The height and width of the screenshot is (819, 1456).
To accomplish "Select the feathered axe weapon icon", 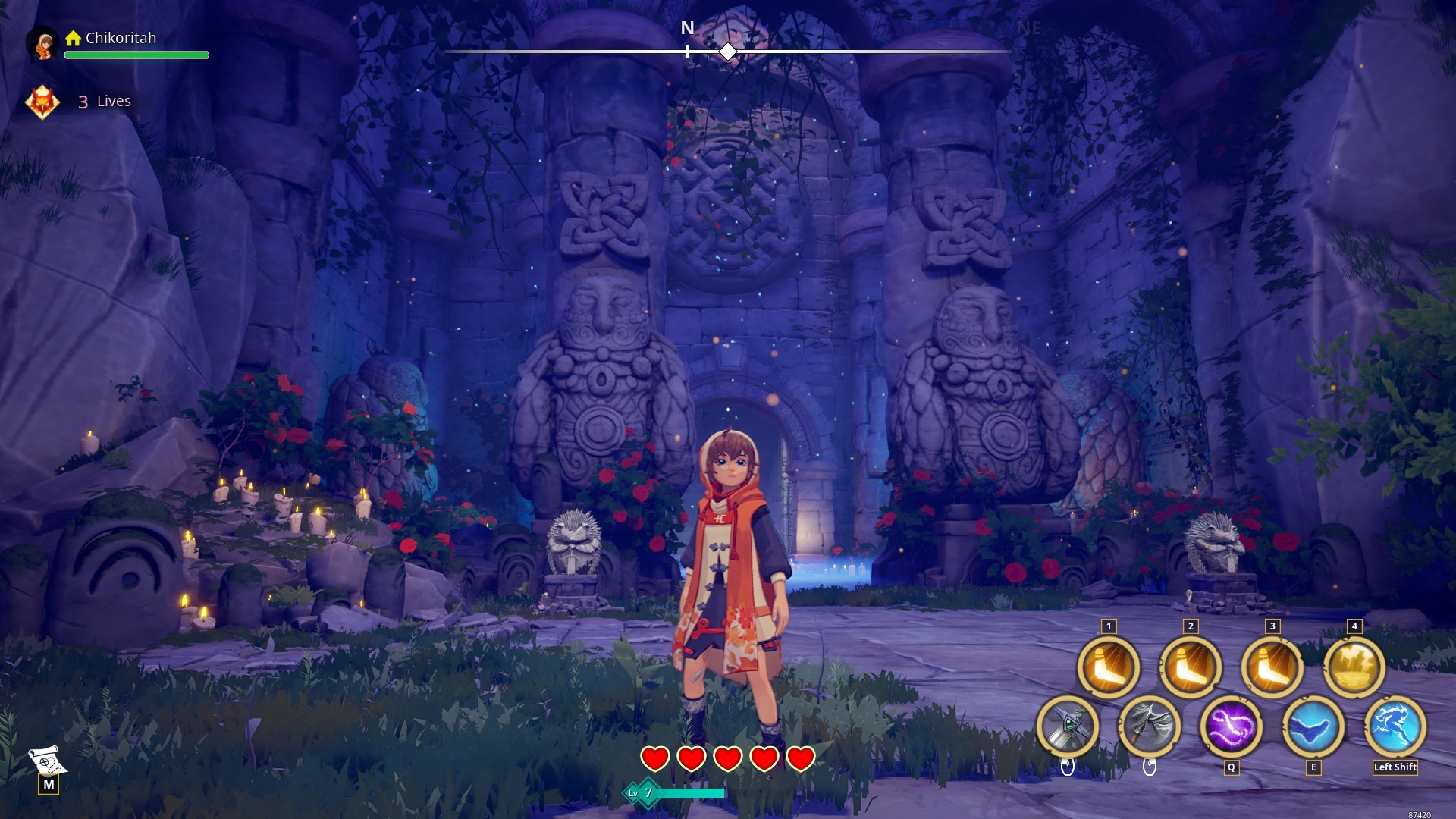I will coord(1150,726).
